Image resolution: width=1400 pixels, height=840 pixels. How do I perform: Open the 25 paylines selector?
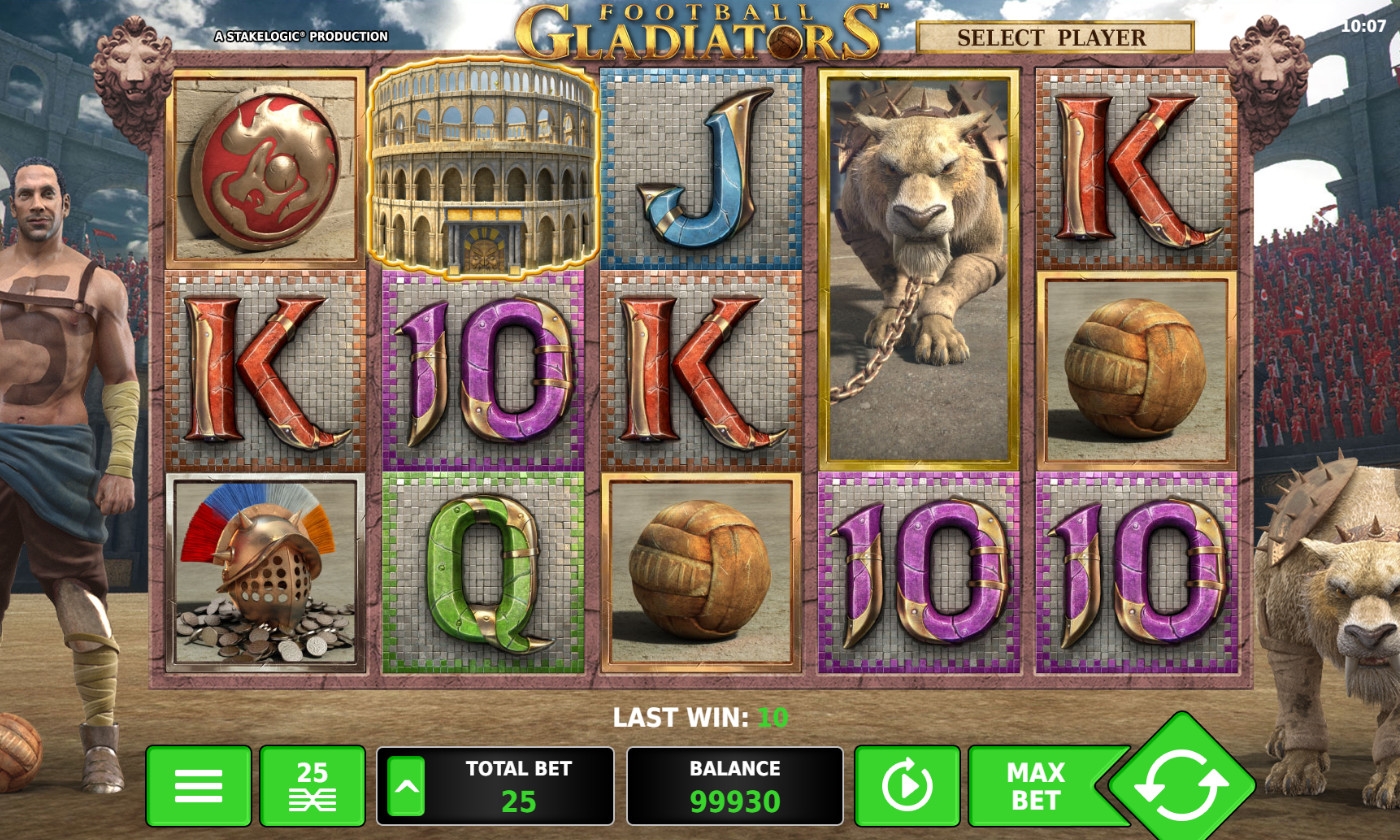click(312, 786)
